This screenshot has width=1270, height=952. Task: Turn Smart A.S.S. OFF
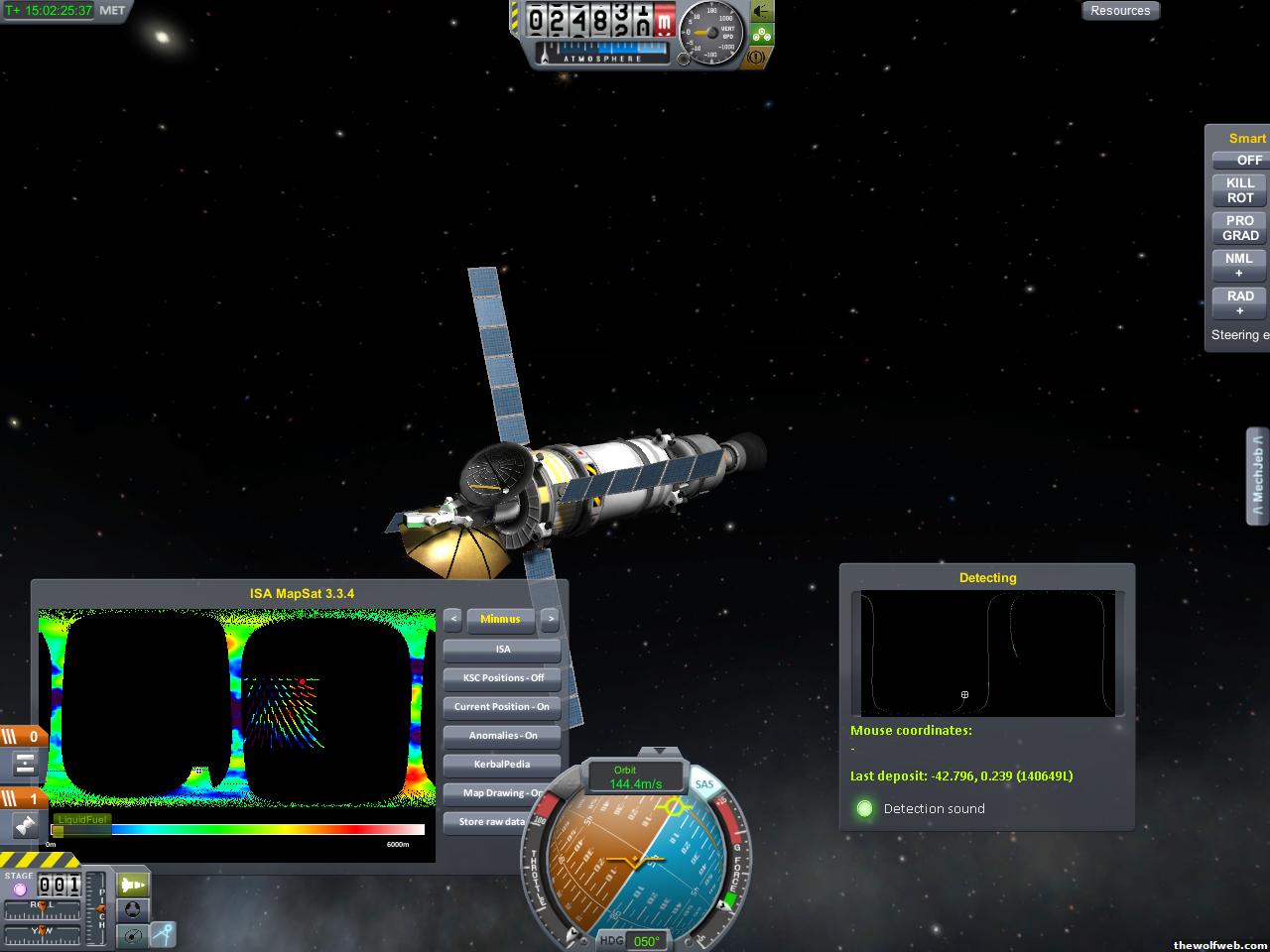pyautogui.click(x=1240, y=160)
